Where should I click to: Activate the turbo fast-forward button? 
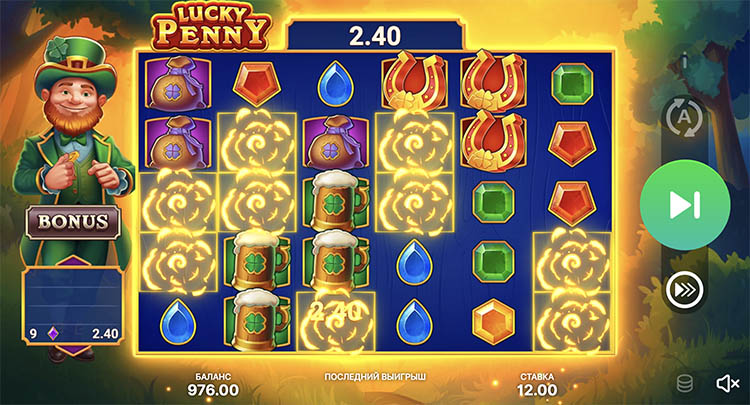click(685, 290)
